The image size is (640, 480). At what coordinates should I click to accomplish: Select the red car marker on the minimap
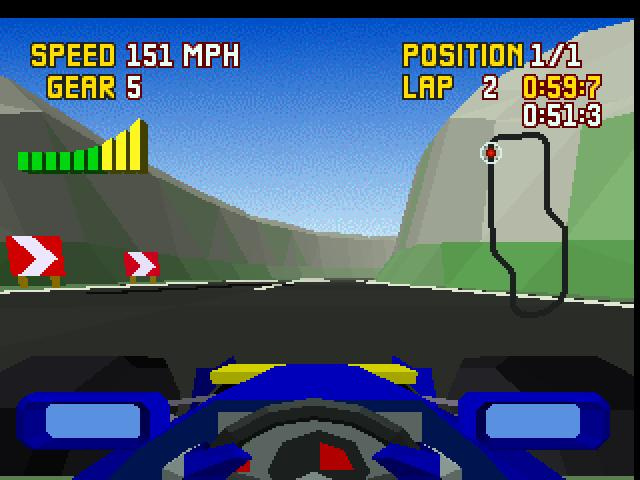491,153
